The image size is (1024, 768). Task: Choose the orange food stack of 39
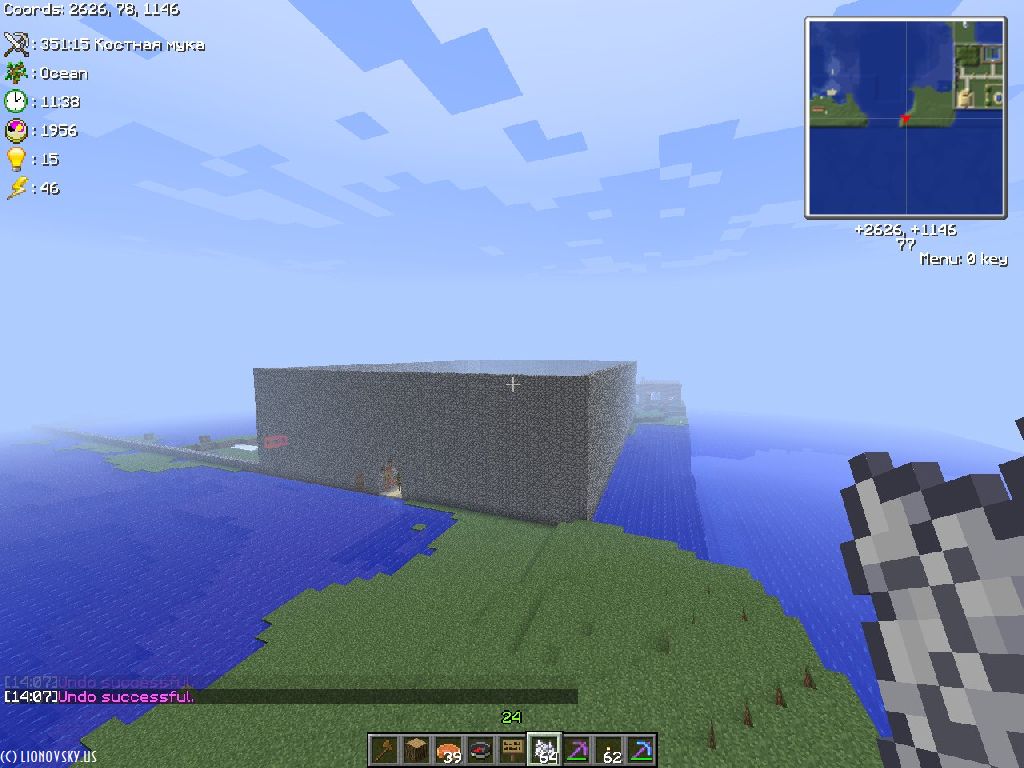tap(448, 750)
